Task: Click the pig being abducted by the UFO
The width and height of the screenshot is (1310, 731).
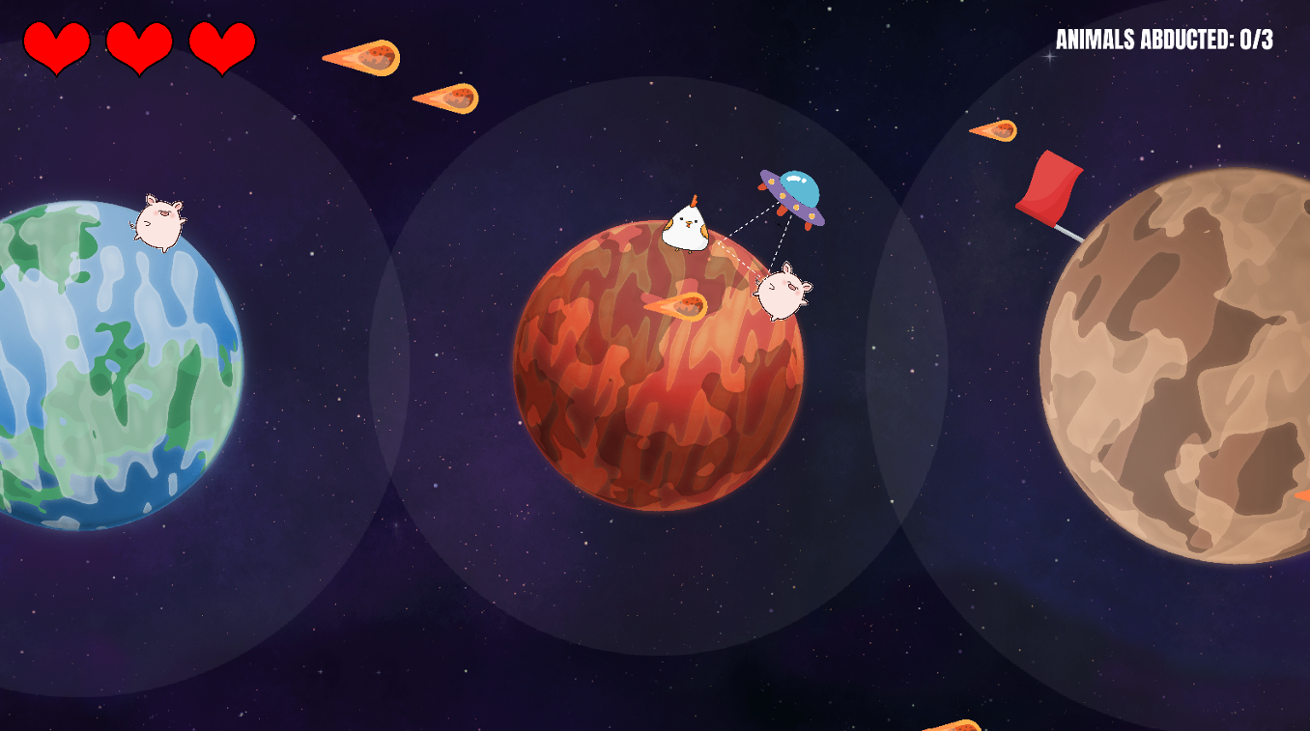Action: point(780,295)
